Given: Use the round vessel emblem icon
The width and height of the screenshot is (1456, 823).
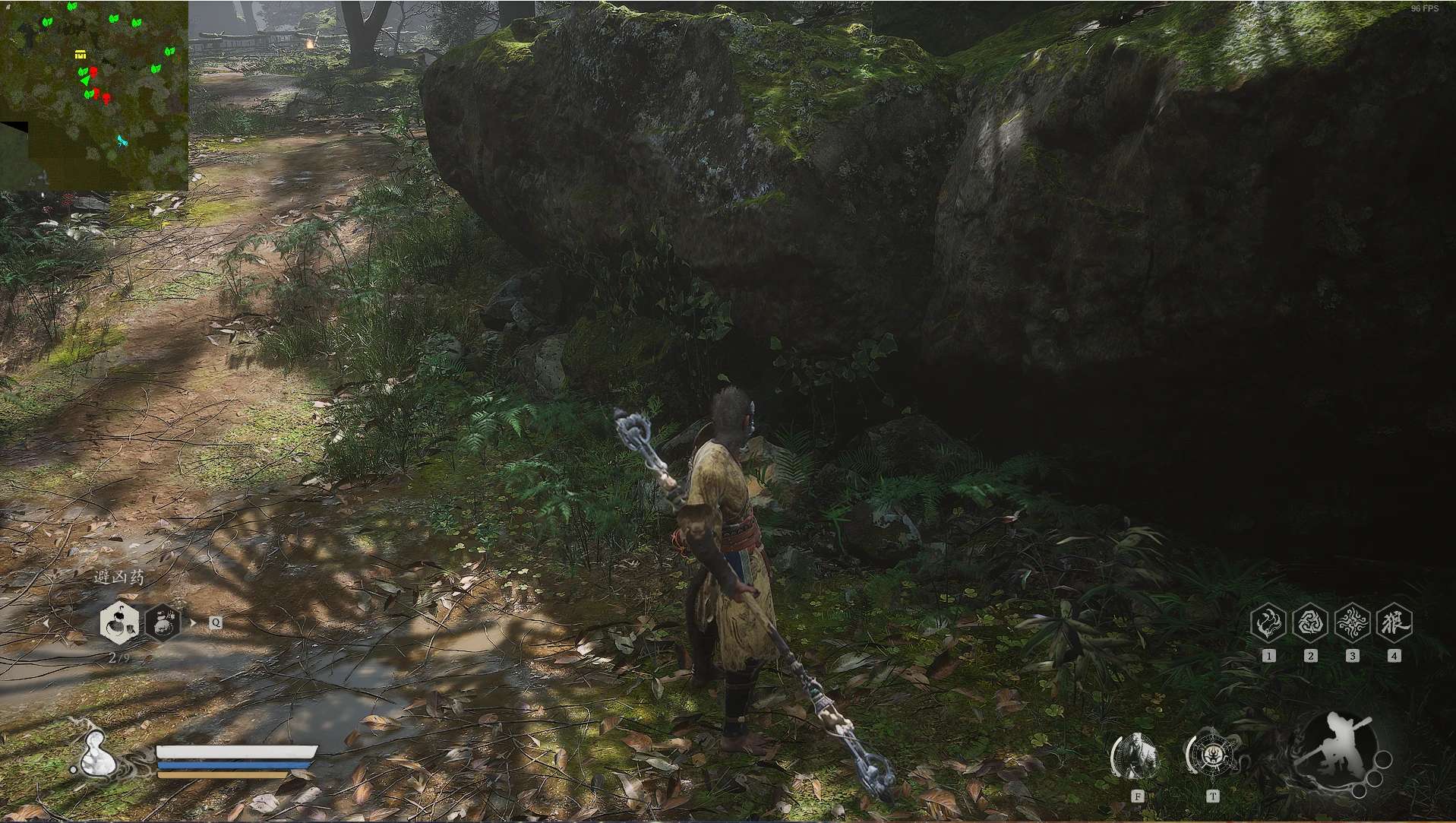Looking at the screenshot, I should pyautogui.click(x=1212, y=755).
